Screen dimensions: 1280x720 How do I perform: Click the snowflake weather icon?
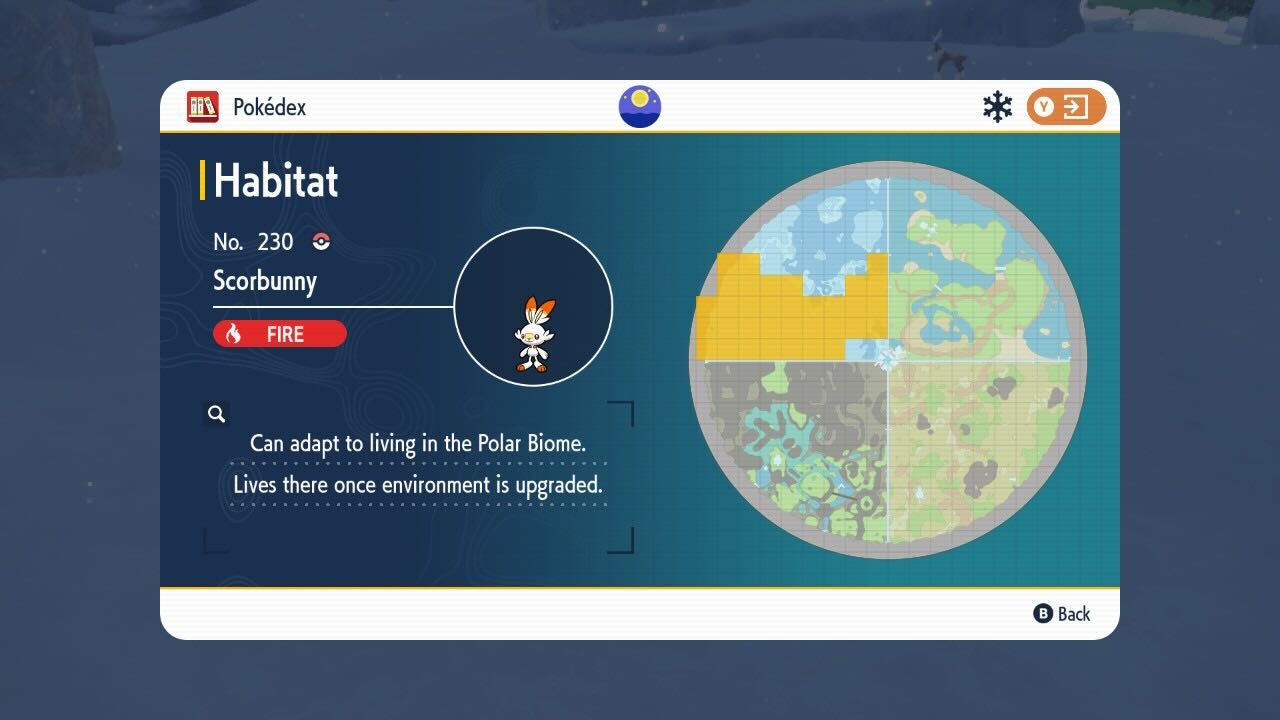[997, 107]
